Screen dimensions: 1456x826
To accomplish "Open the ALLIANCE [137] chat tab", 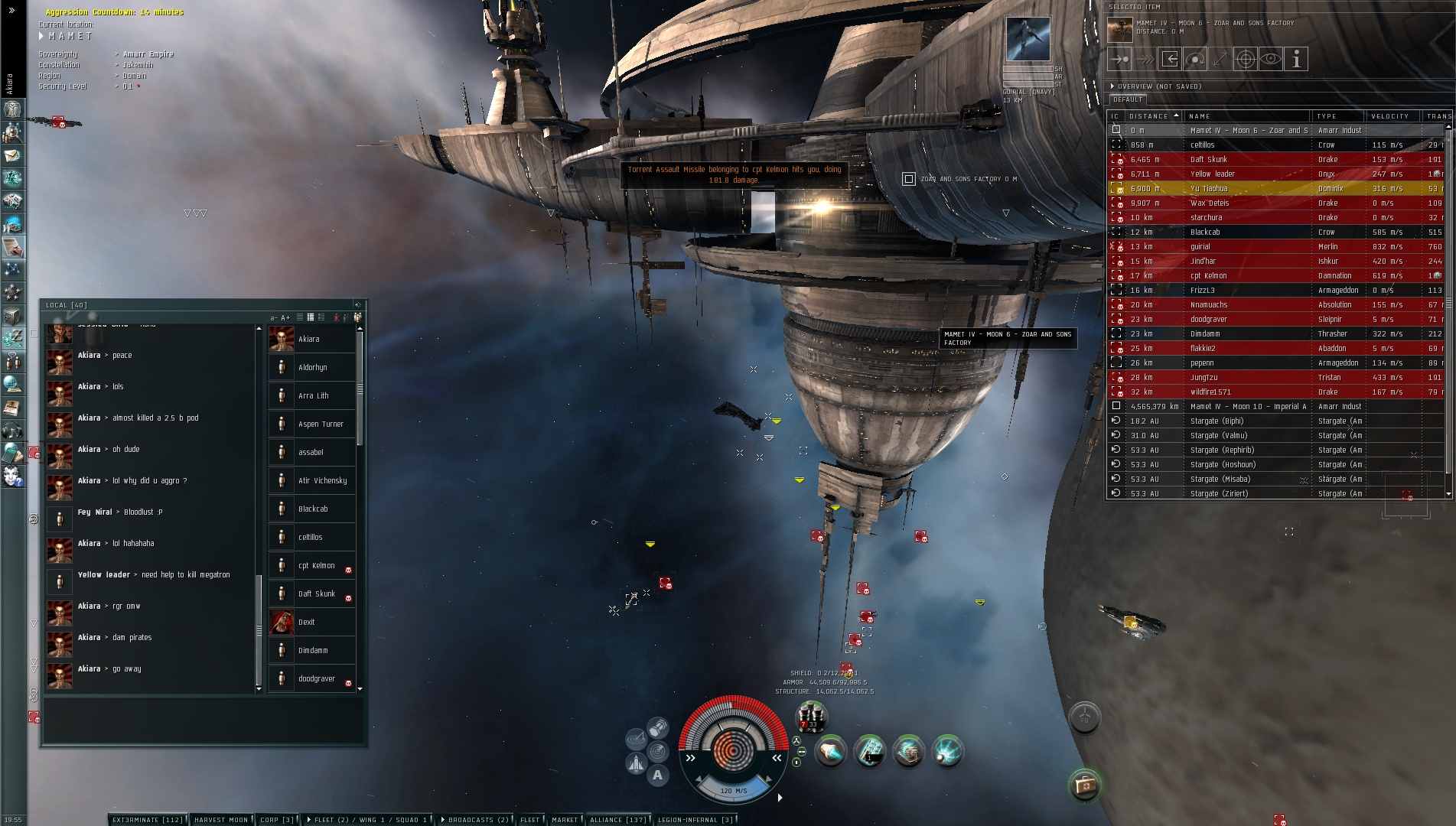I will pos(617,820).
